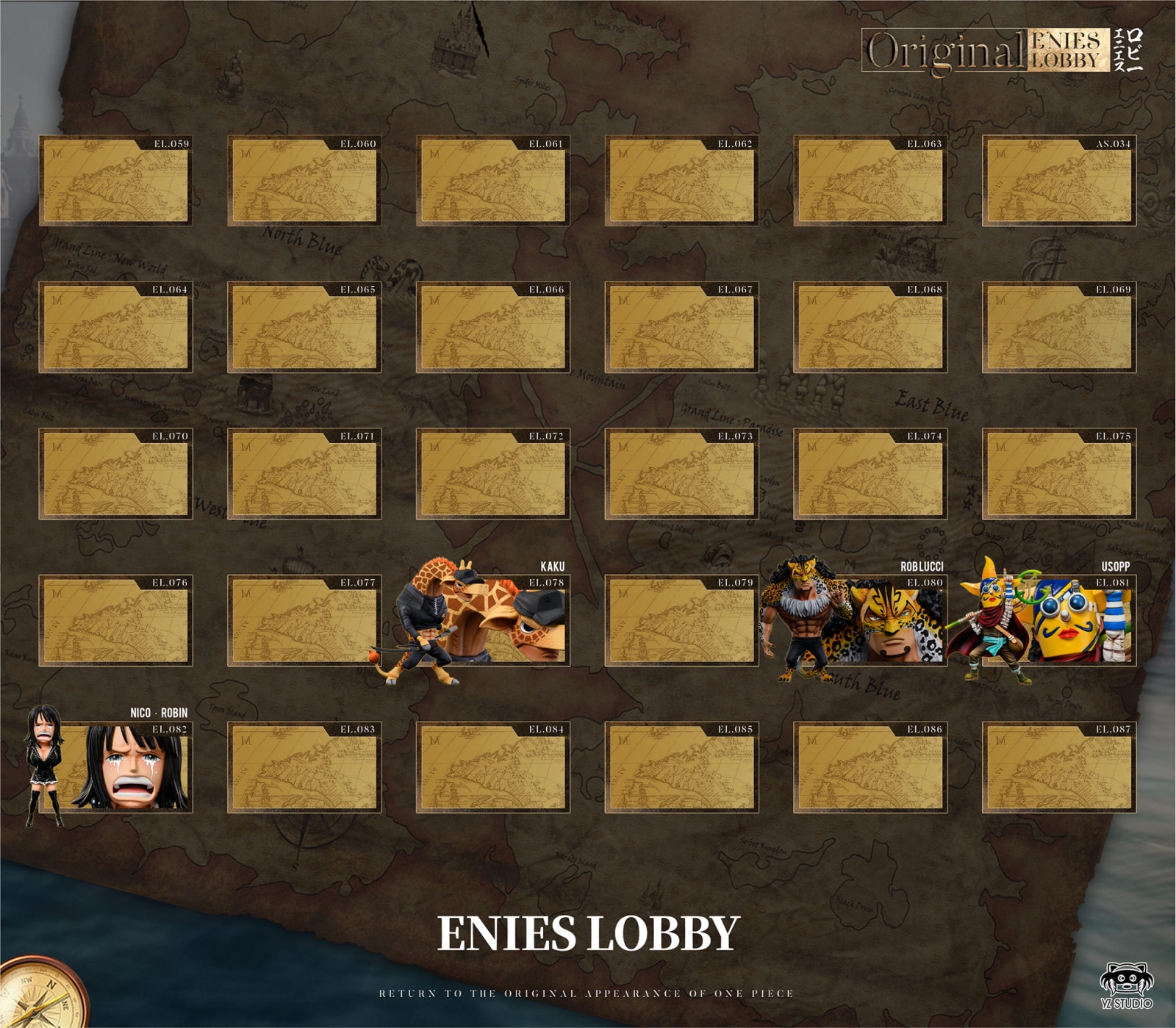Select the Kaku EL.078 card

click(492, 620)
